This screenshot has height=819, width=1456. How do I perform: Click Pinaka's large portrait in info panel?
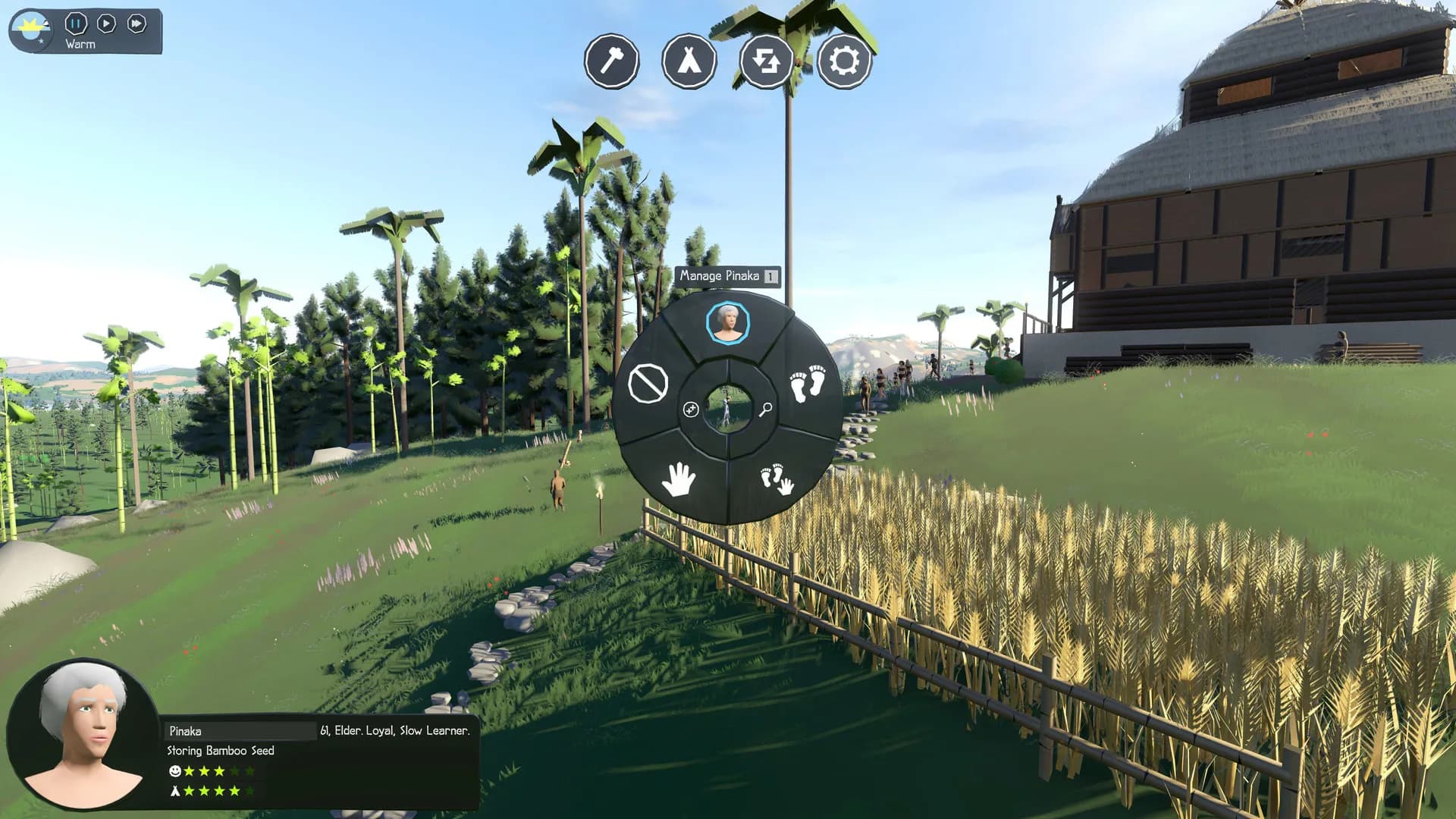(83, 734)
